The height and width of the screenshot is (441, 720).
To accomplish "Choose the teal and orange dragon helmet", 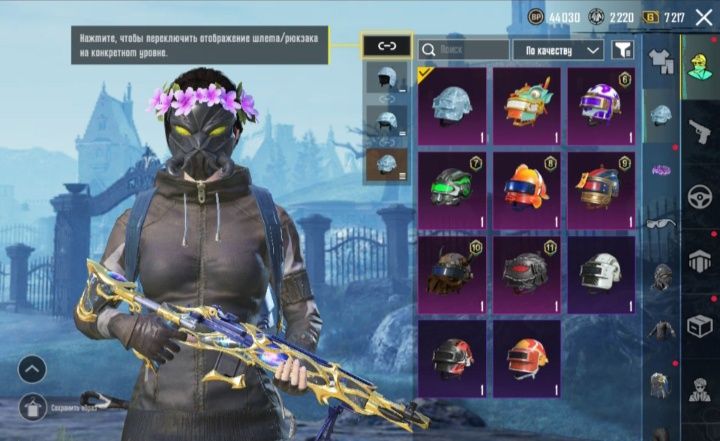I will pos(526,105).
